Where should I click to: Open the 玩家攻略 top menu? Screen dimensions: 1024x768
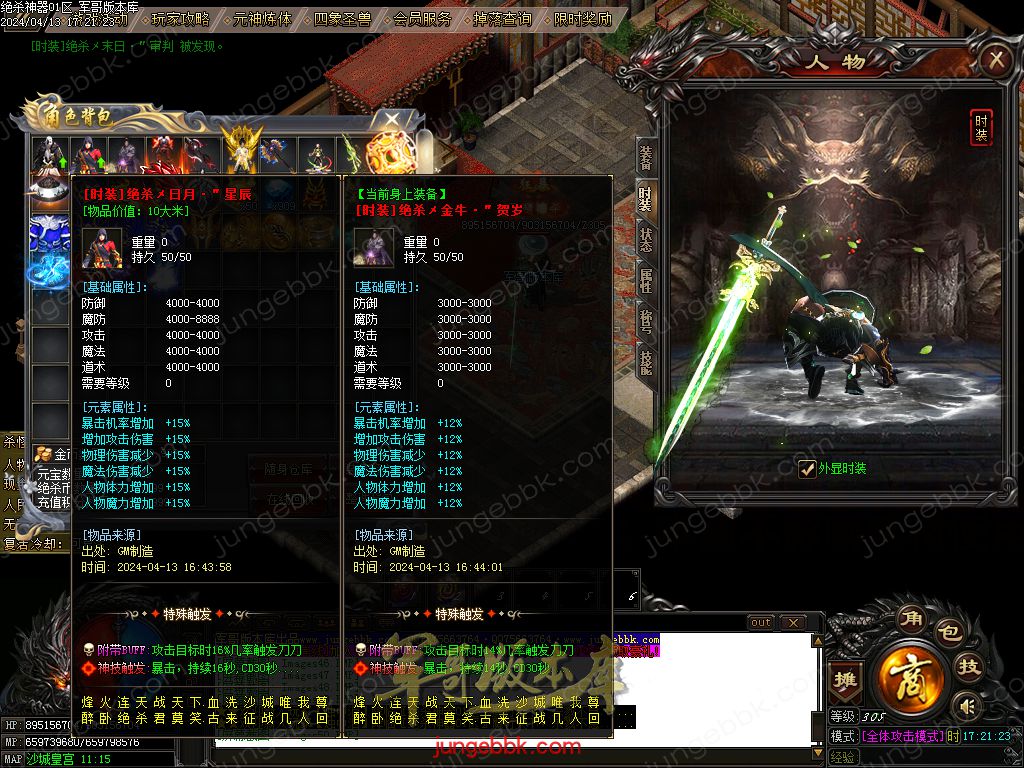[180, 18]
